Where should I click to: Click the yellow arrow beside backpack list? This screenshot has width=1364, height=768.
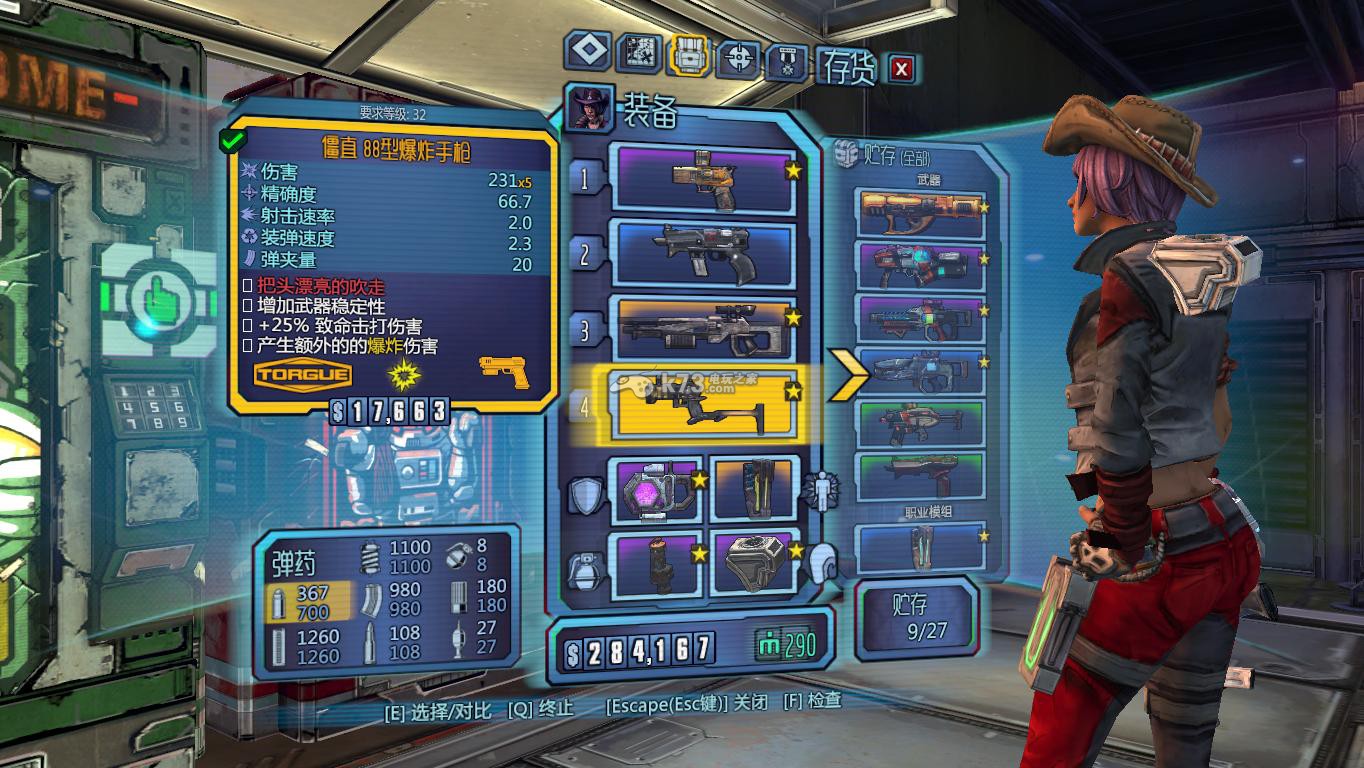pos(848,374)
